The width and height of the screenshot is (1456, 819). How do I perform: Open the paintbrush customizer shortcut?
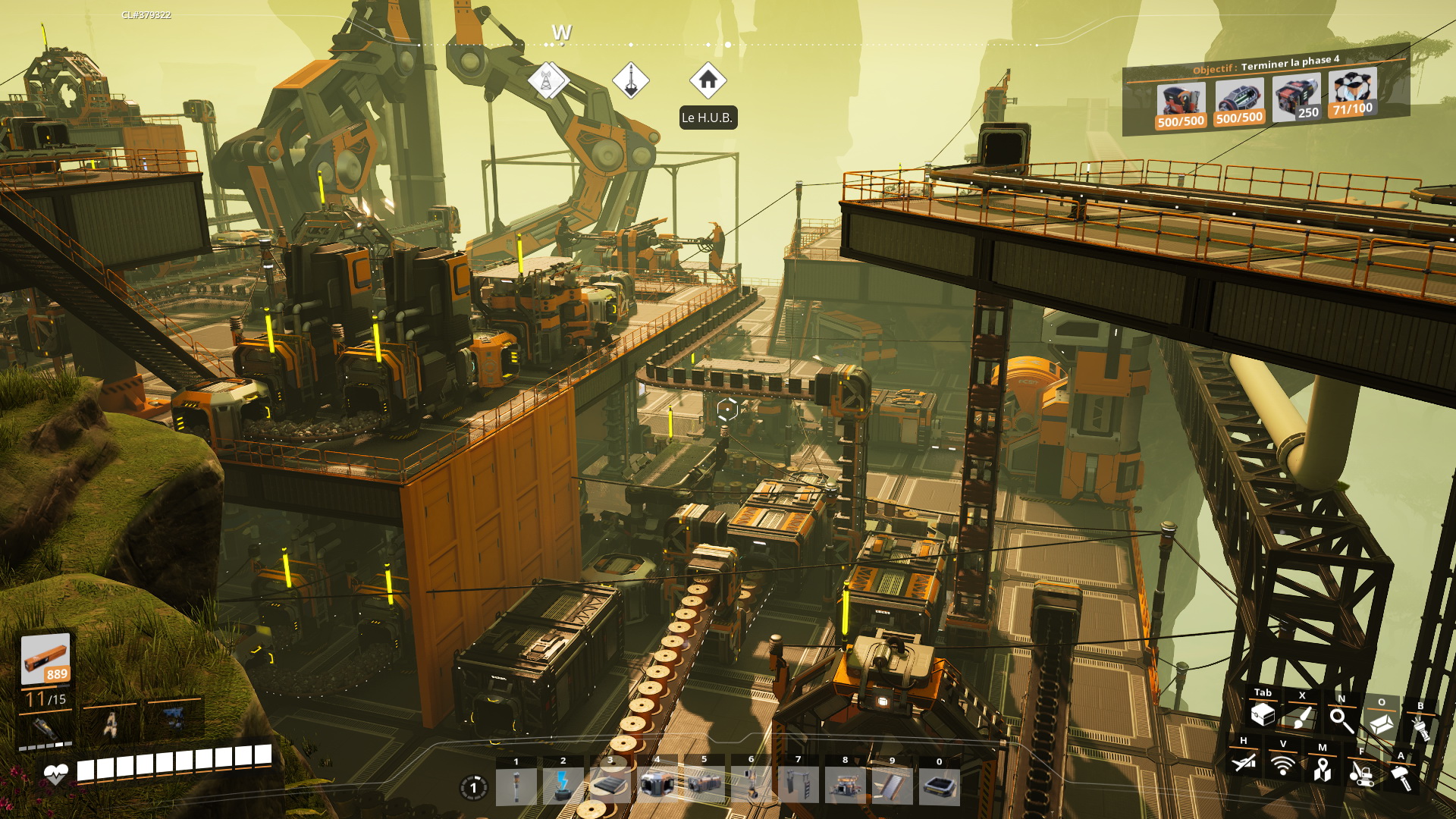(x=1302, y=717)
